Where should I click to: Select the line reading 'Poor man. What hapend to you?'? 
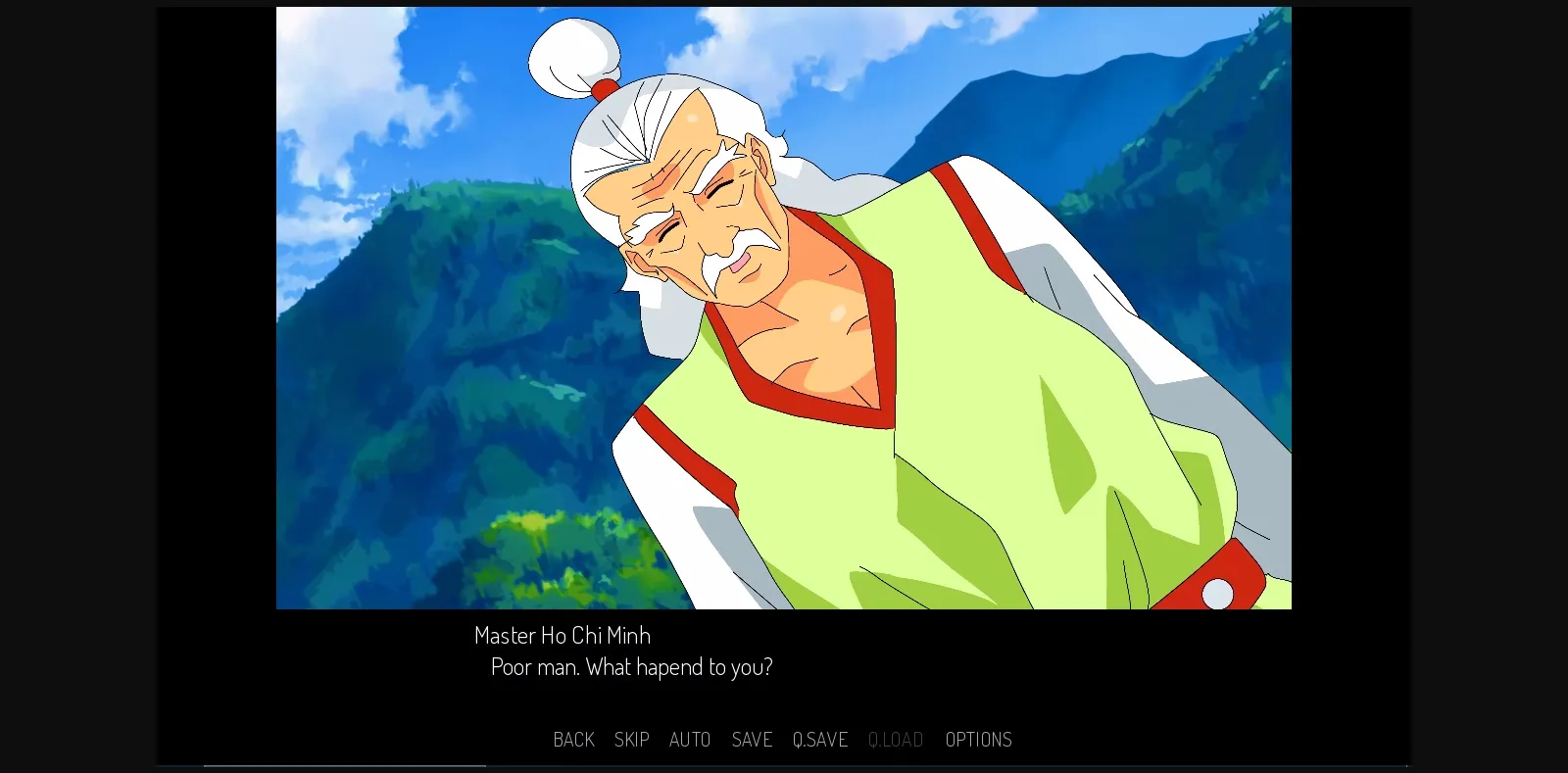(631, 667)
